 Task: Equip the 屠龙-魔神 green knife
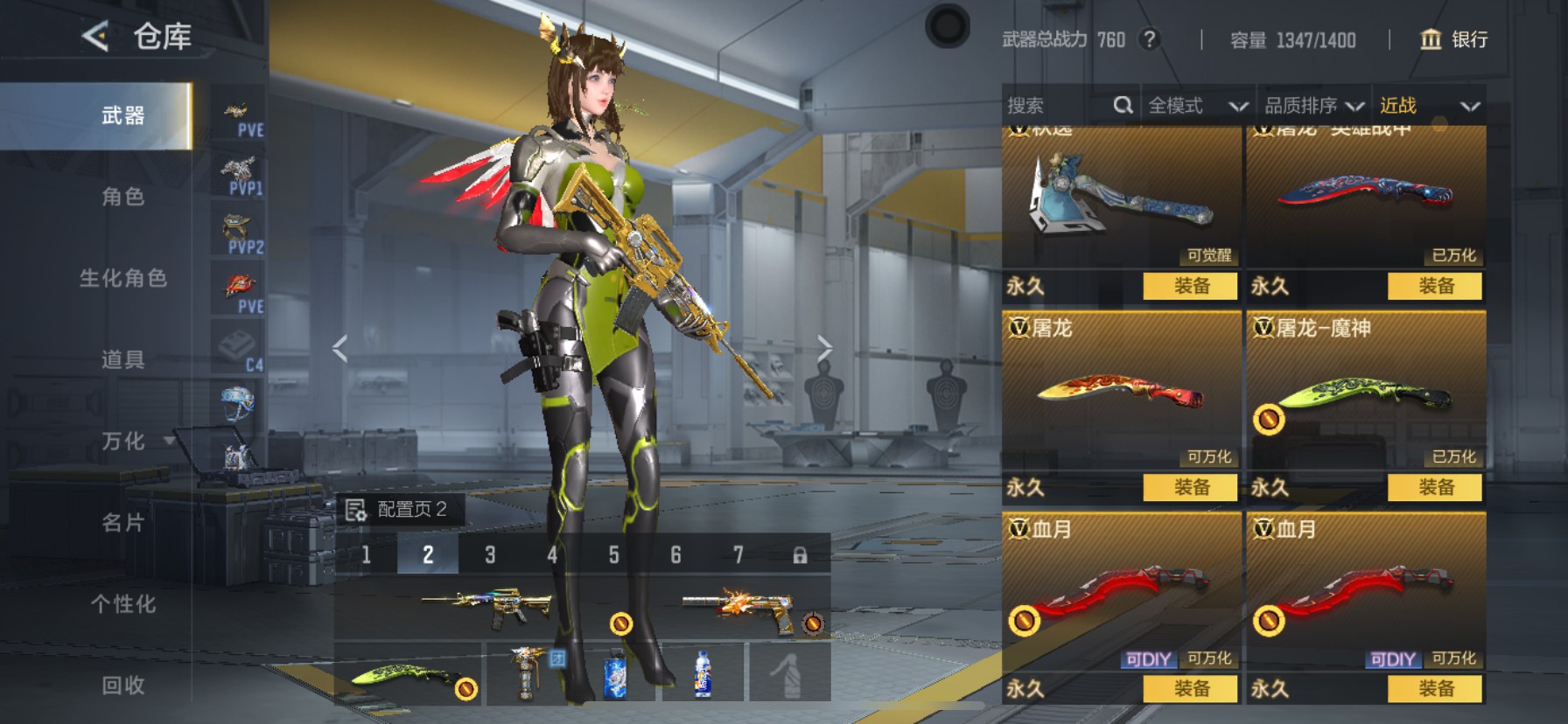pyautogui.click(x=1435, y=487)
